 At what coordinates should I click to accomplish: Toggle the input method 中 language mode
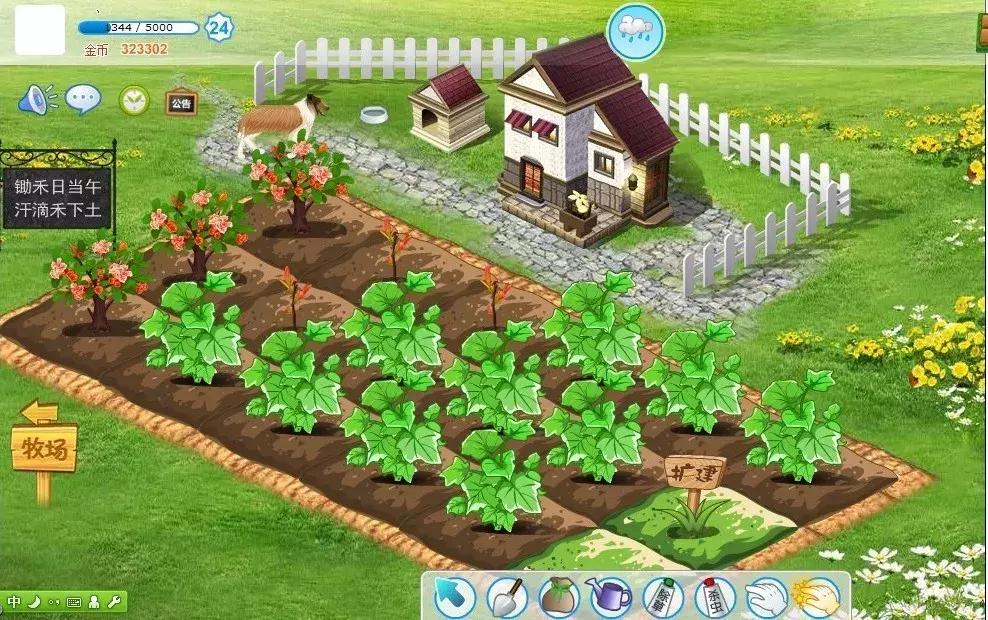(14, 602)
